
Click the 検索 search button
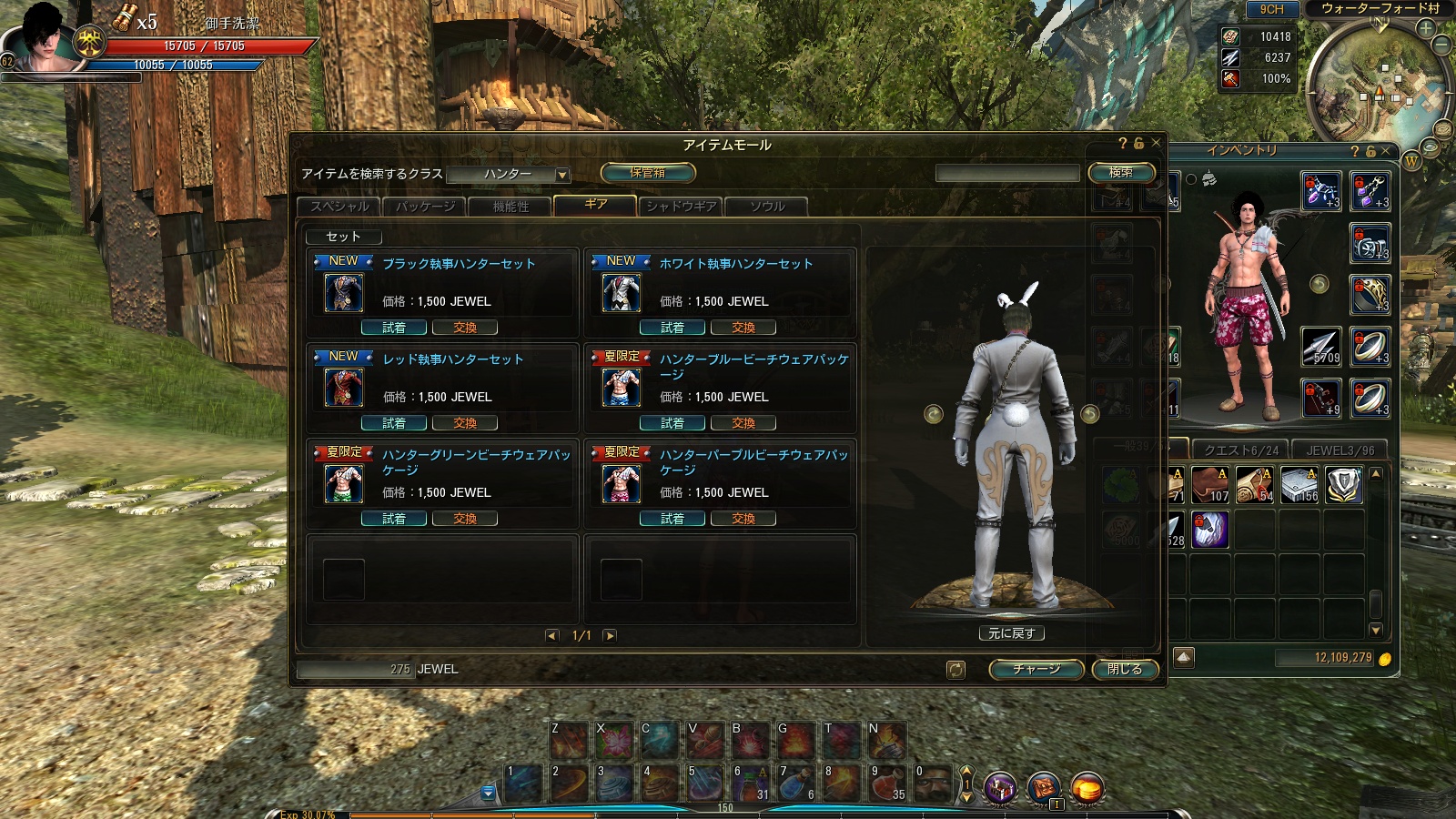coord(1121,172)
